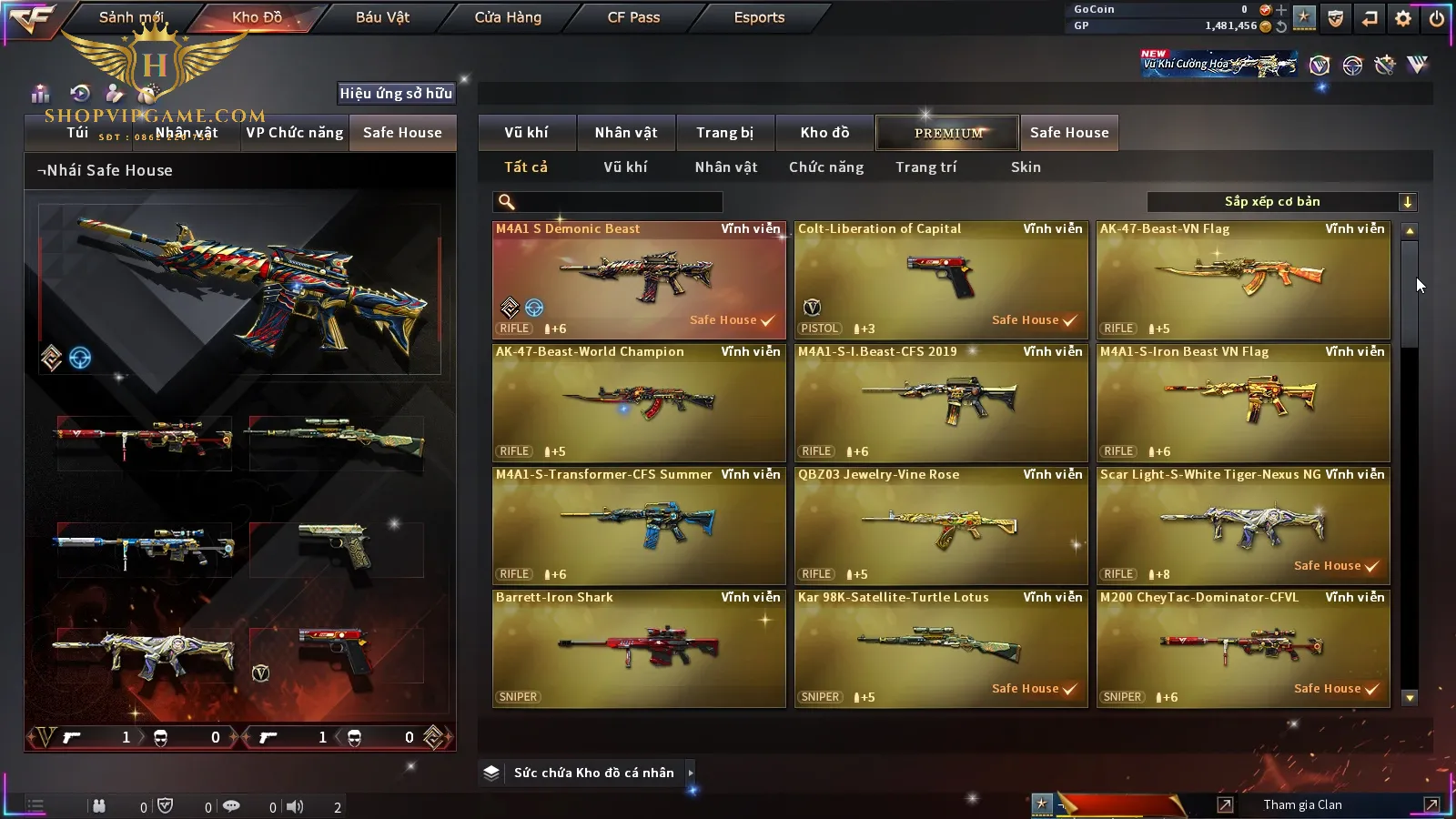The width and height of the screenshot is (1456, 819).
Task: Switch to the Trang bị tab
Action: tap(724, 133)
